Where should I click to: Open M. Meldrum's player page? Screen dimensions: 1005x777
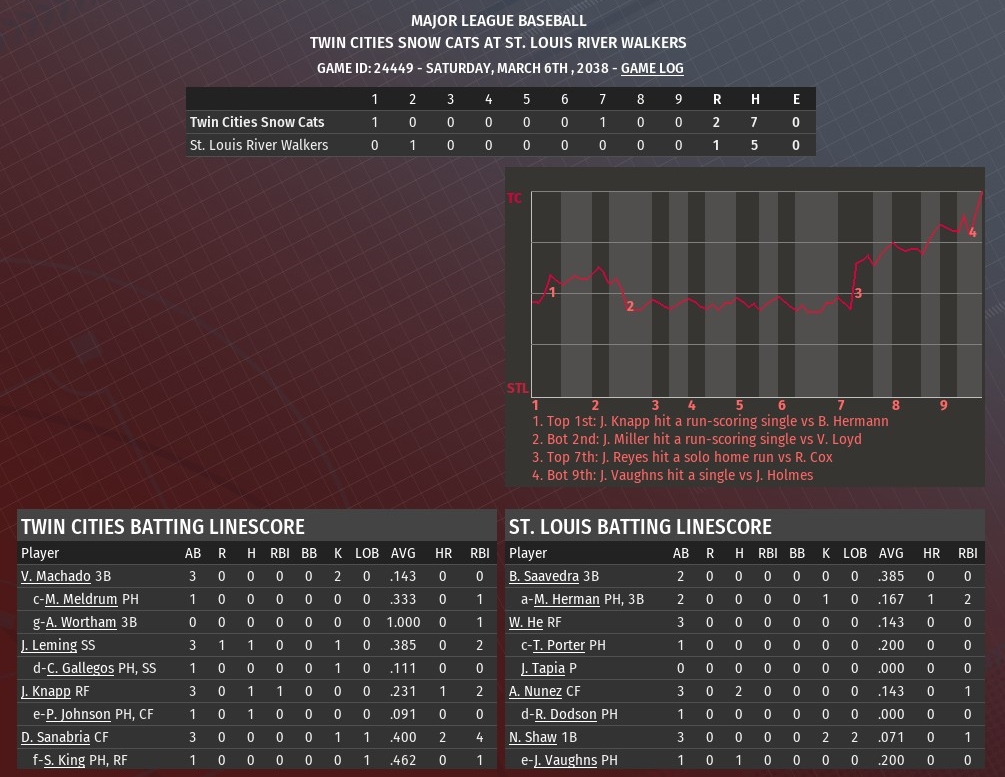click(x=81, y=599)
